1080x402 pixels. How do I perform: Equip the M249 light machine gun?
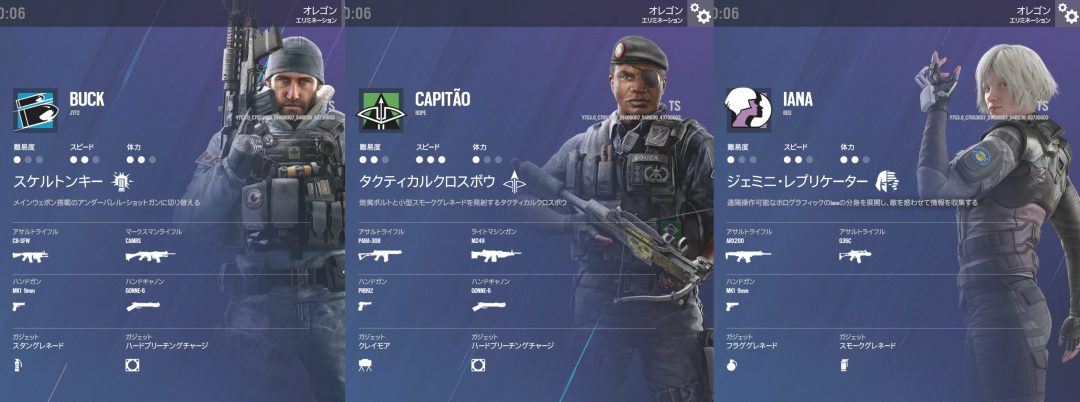494,256
